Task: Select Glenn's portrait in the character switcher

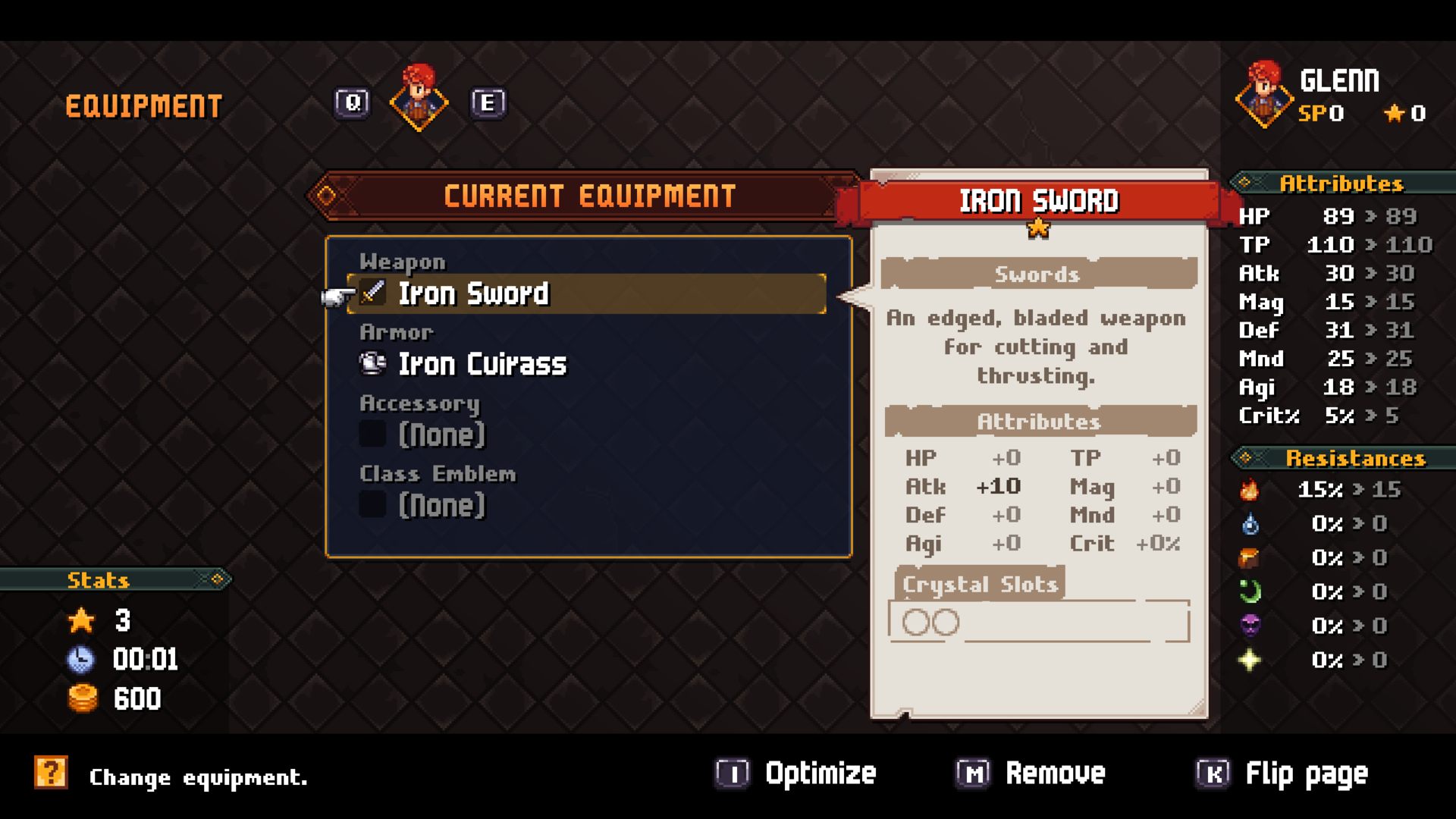Action: [x=419, y=100]
